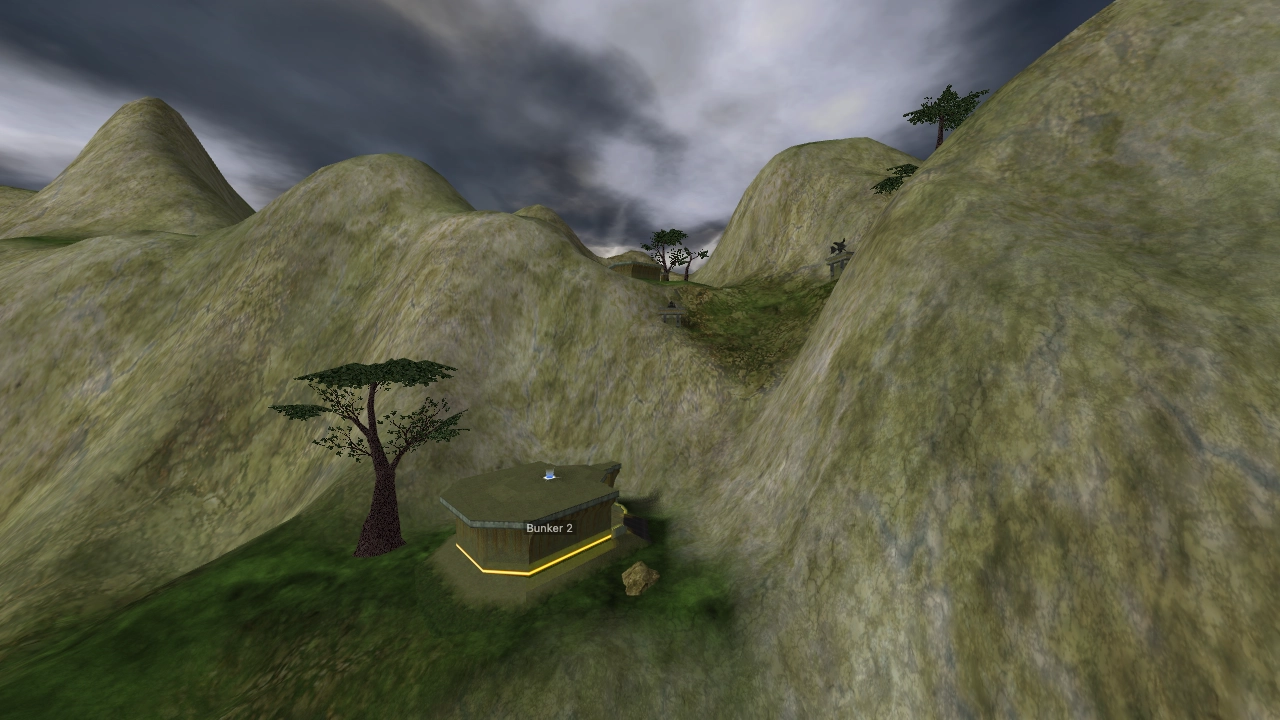This screenshot has width=1280, height=720.
Task: Click the blue flag atop Bunker 2
Action: click(x=548, y=474)
